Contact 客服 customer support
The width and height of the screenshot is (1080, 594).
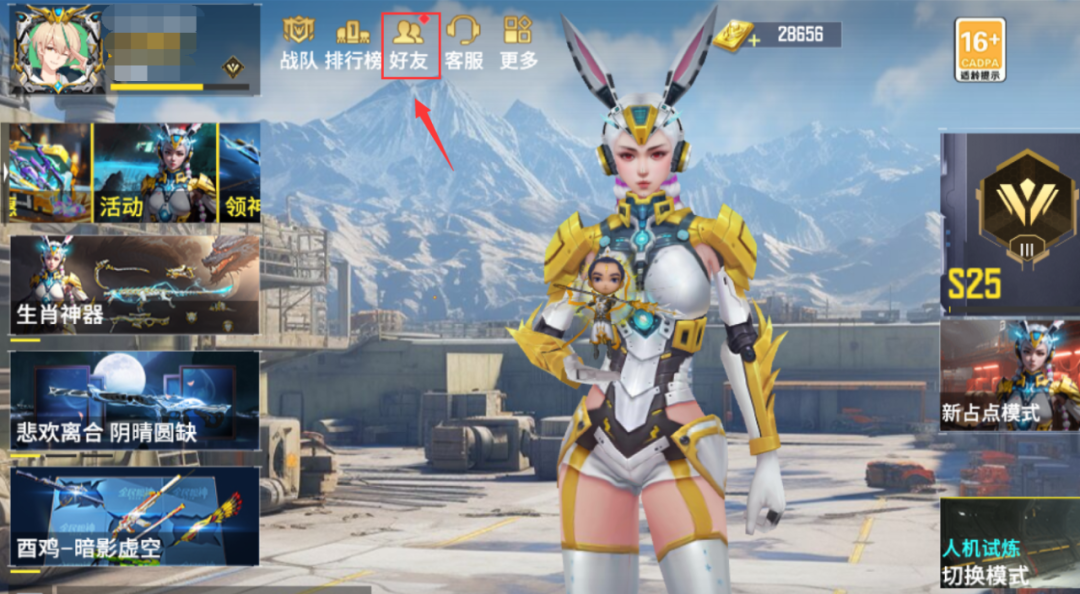point(463,44)
